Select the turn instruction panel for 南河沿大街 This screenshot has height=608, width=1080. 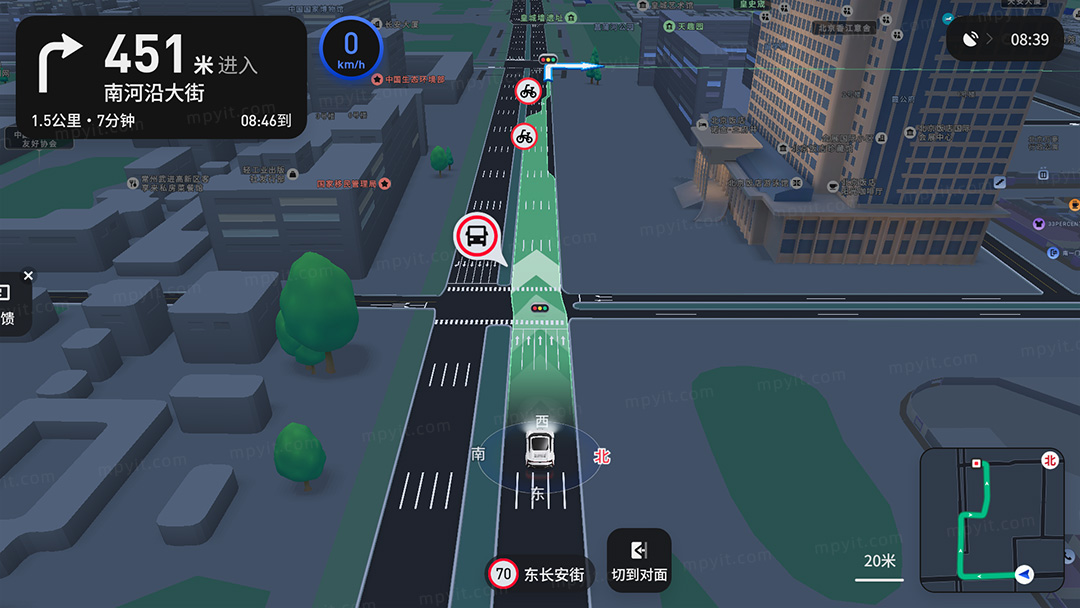[x=161, y=77]
